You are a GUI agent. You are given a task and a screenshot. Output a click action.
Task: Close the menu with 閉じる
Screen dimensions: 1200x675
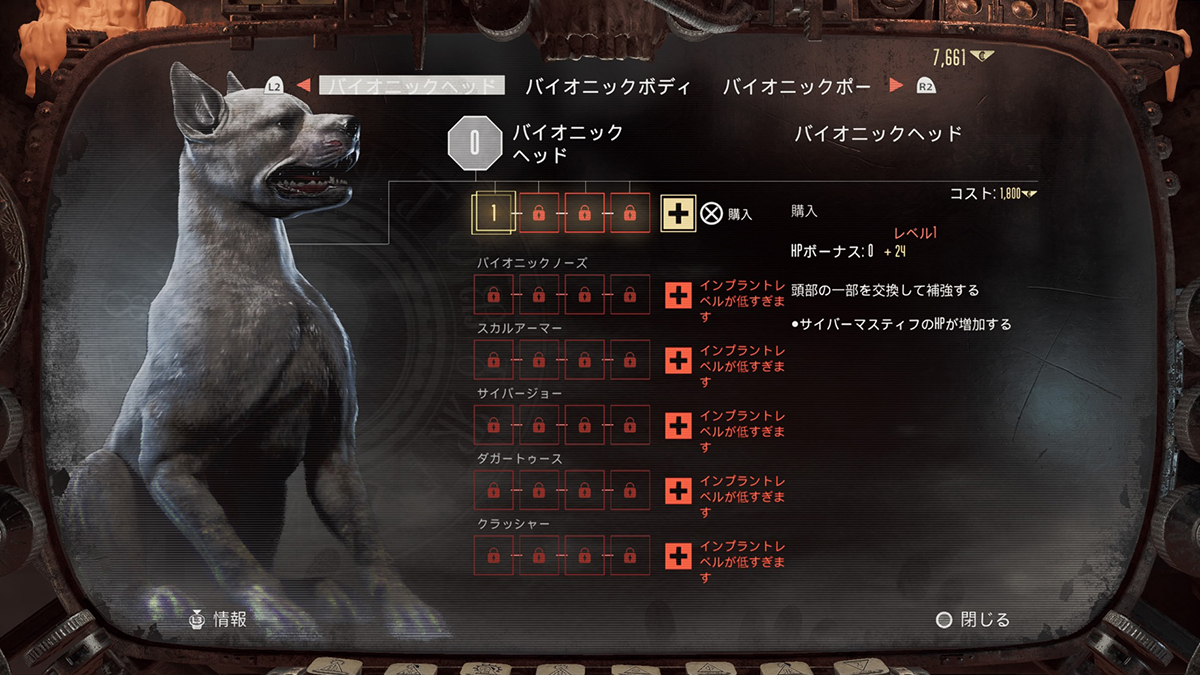pyautogui.click(x=973, y=620)
